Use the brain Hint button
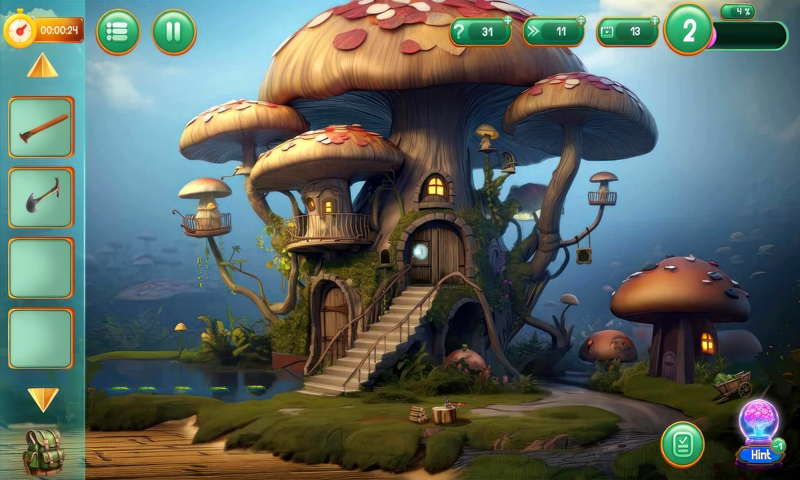 pos(759,434)
